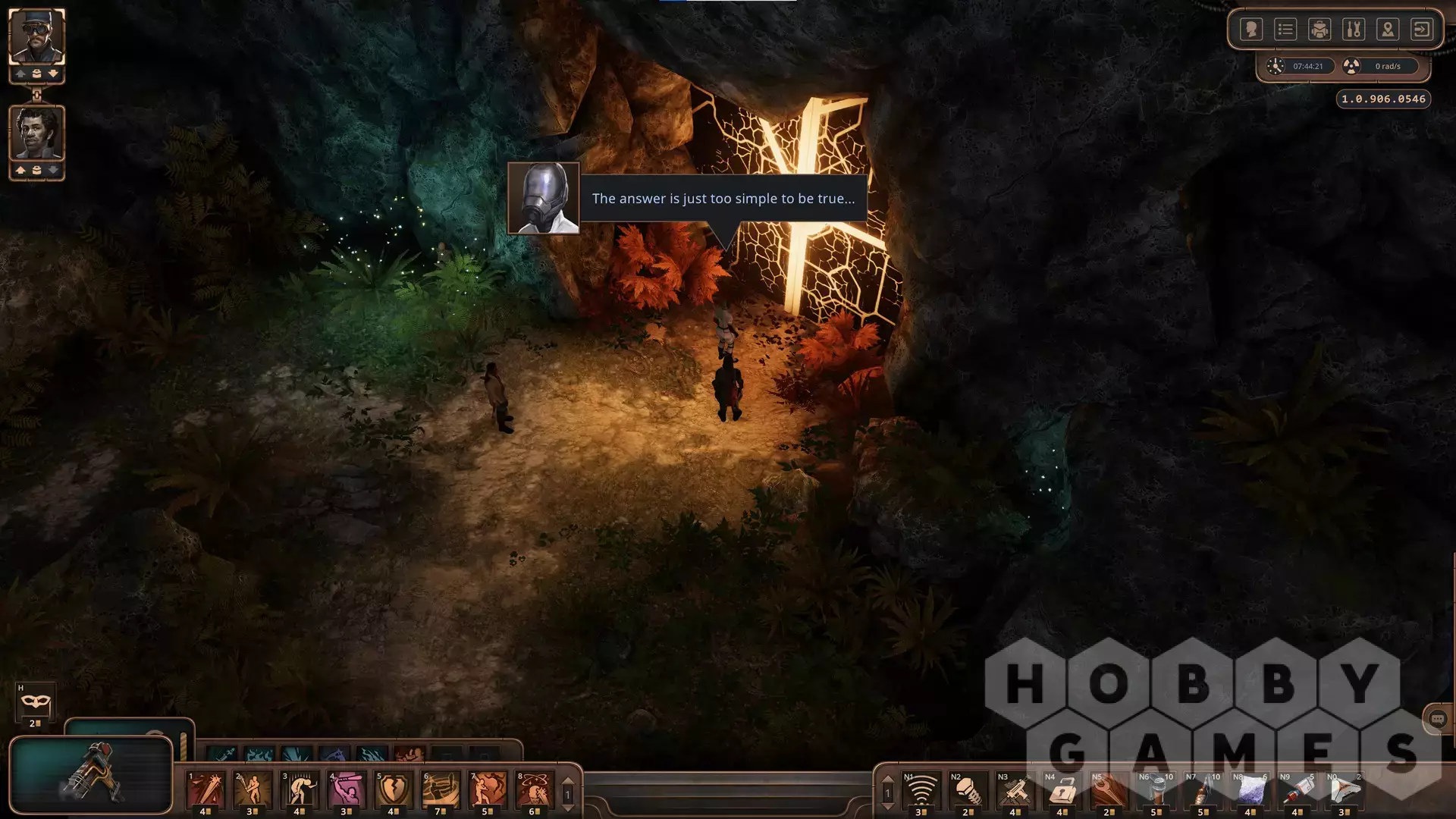Screen dimensions: 1456x819
Task: Select the equipped weapon panel
Action: (91, 773)
